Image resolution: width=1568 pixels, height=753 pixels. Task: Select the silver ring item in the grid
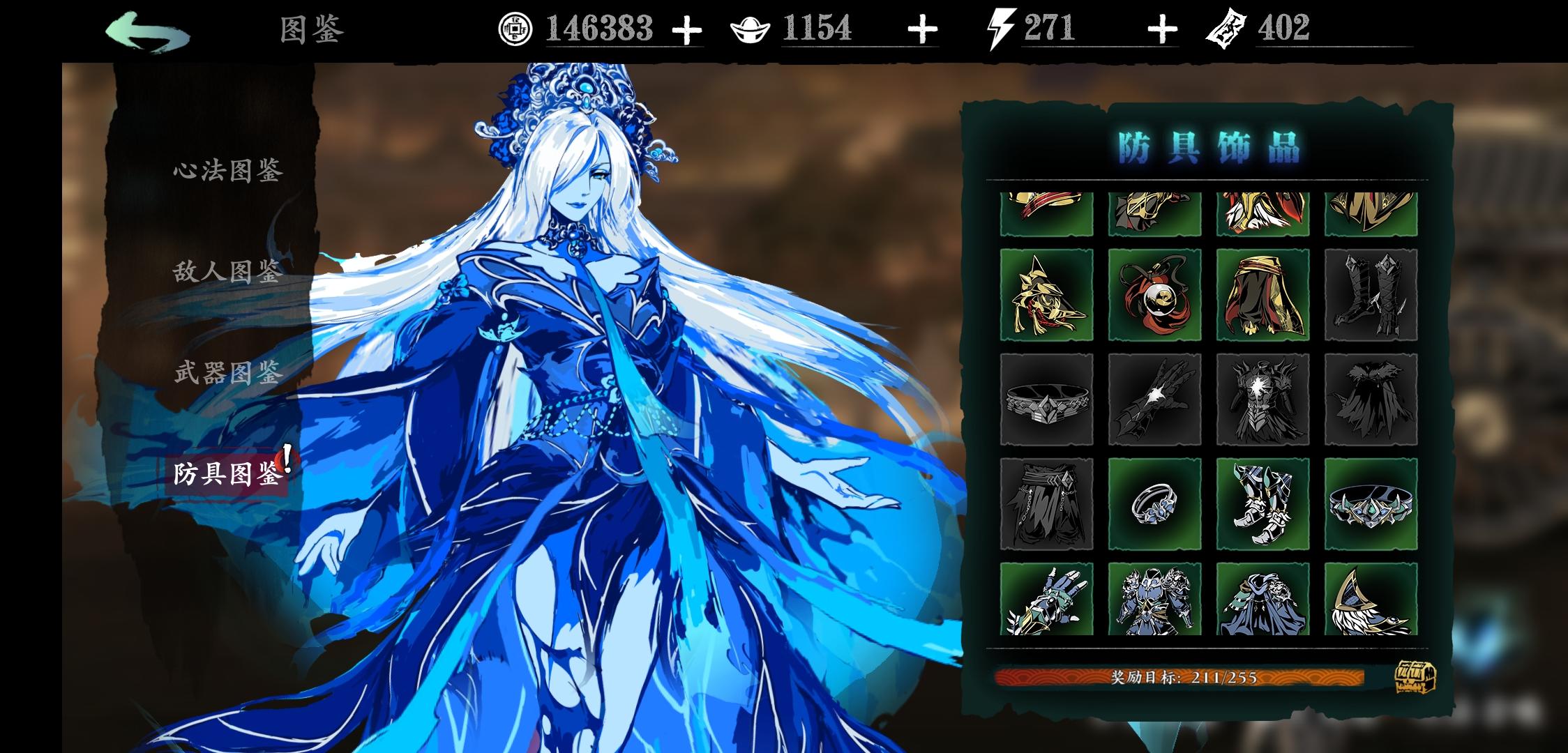point(1154,502)
